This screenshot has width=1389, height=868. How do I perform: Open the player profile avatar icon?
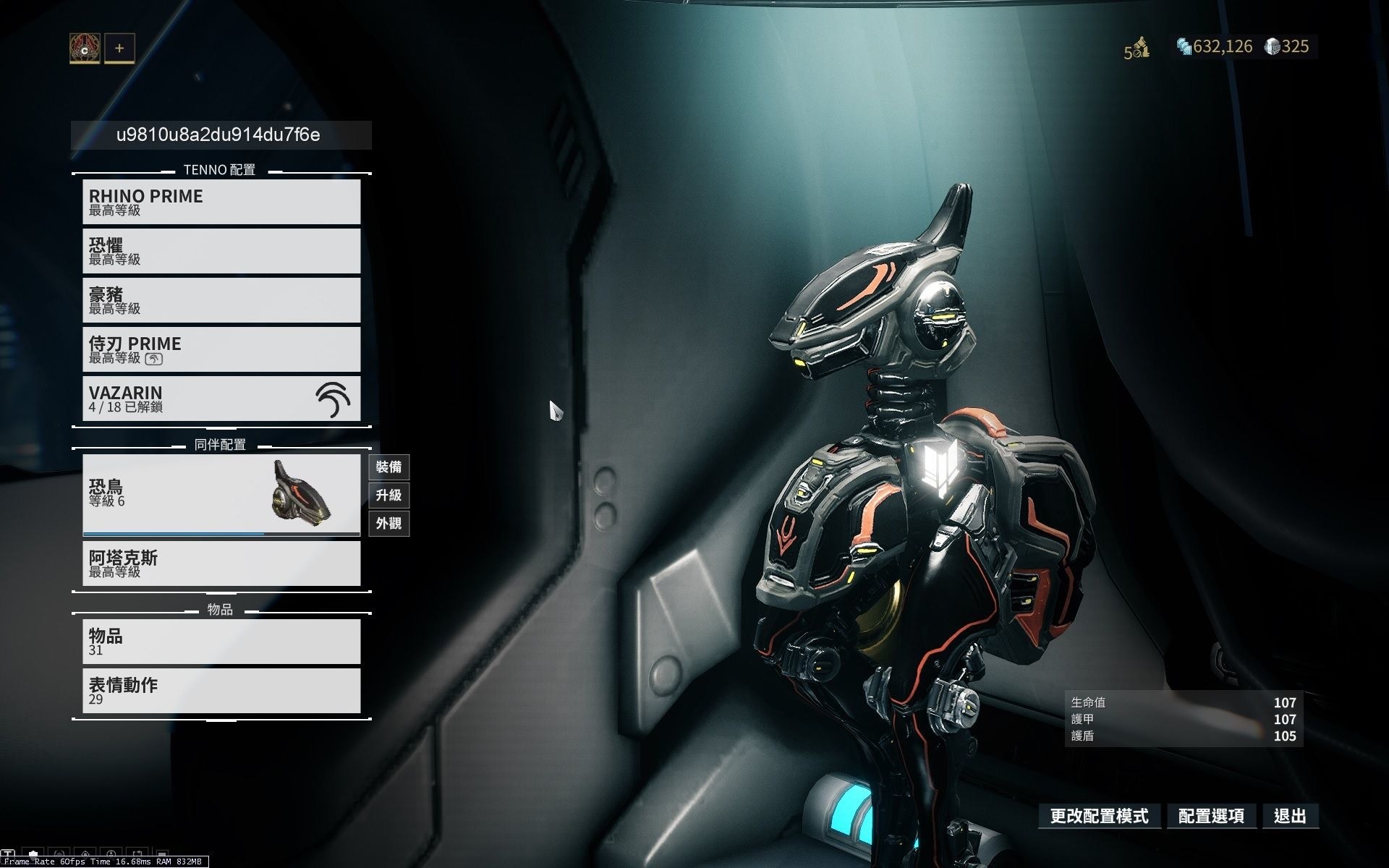pos(85,48)
